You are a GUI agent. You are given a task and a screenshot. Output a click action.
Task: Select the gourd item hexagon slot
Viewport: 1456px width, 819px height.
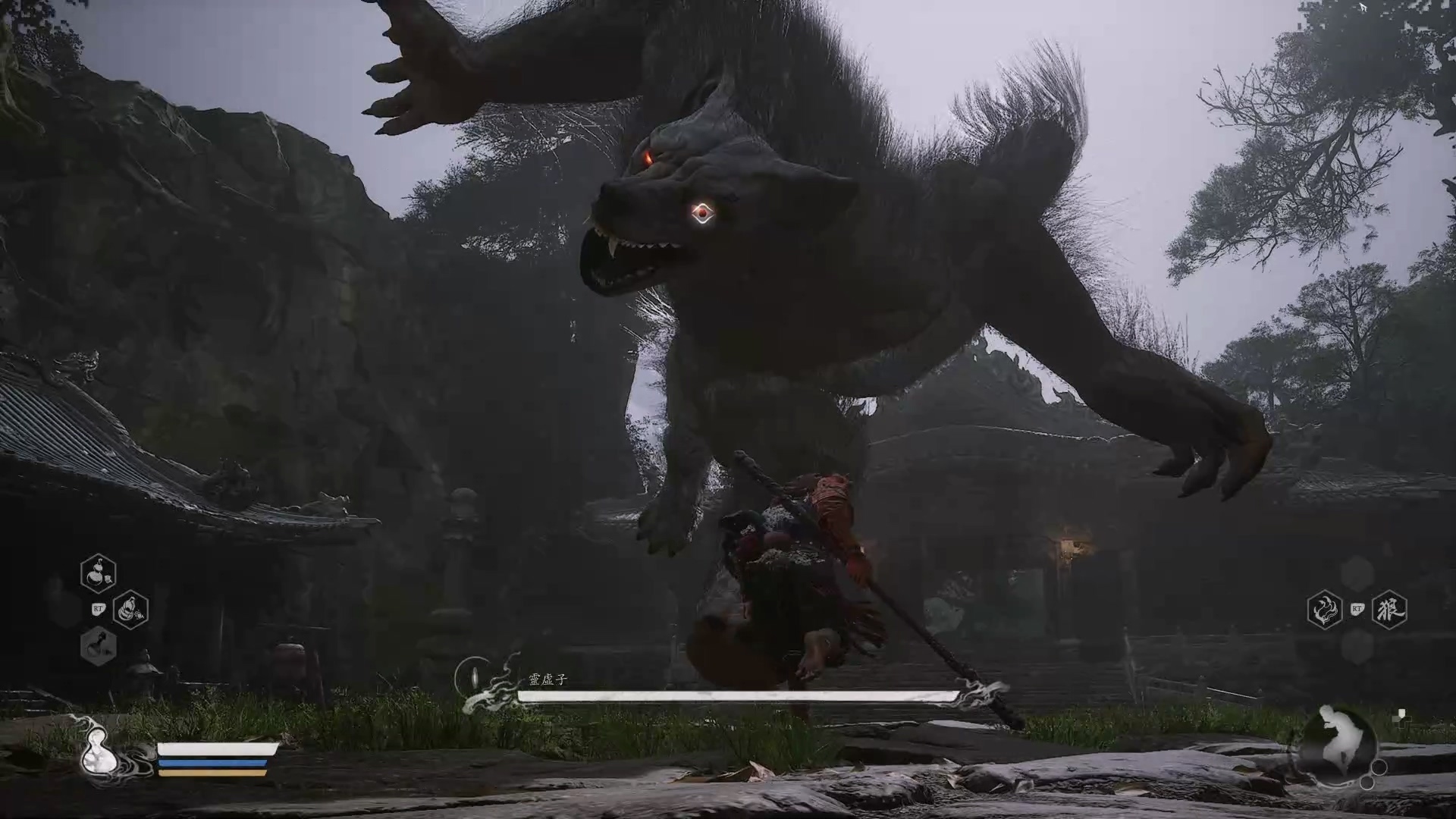point(99,573)
